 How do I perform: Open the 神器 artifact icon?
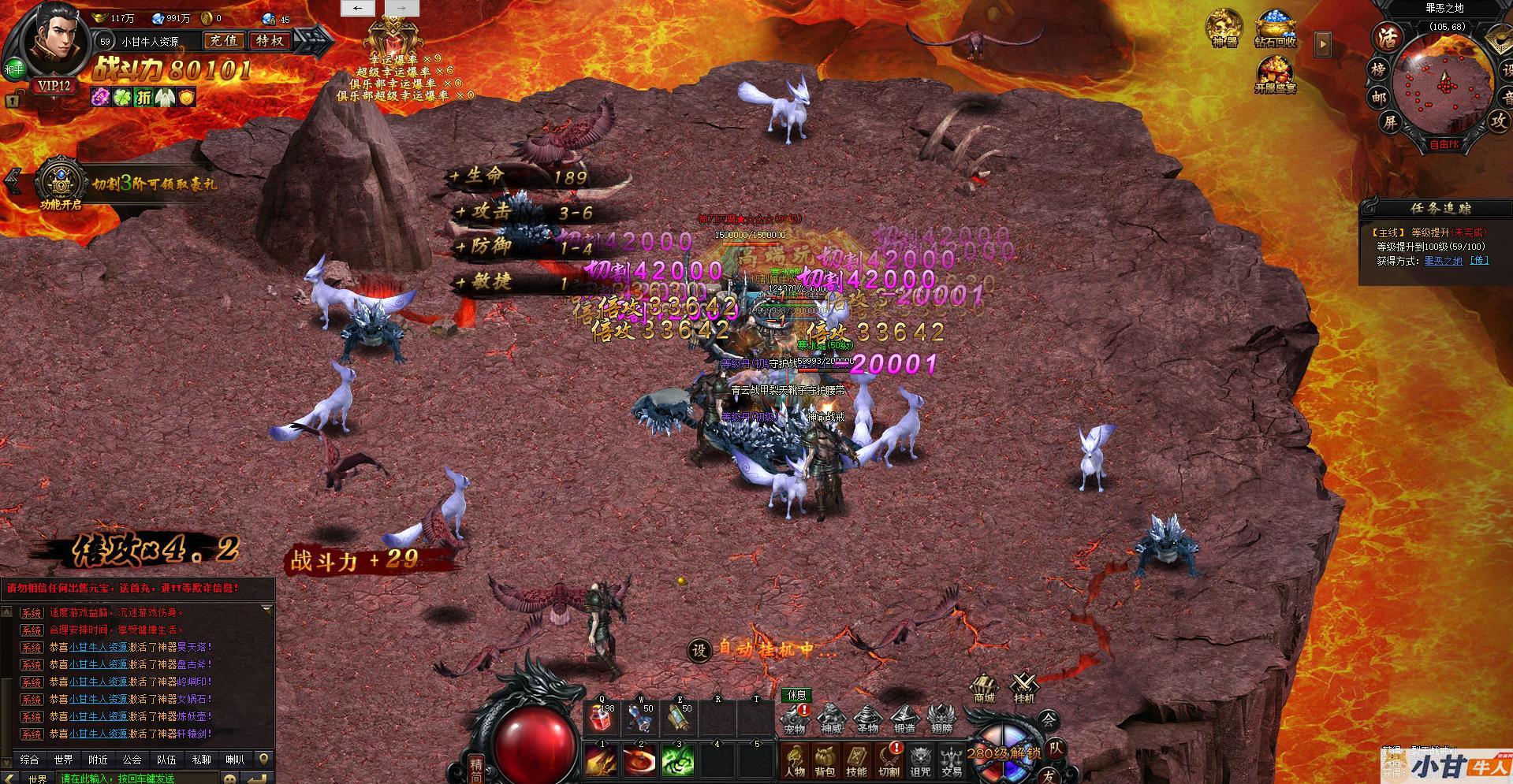click(x=1225, y=28)
